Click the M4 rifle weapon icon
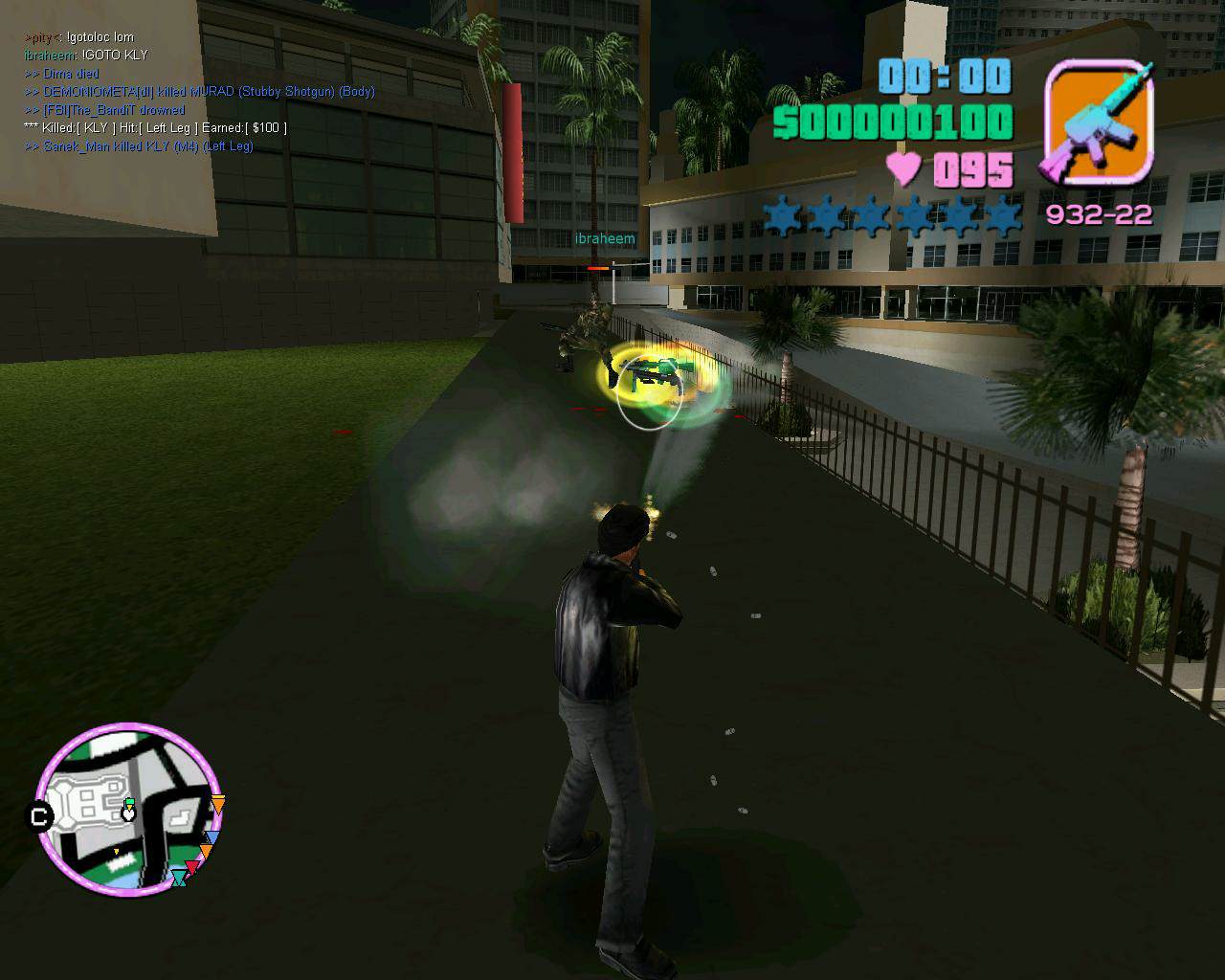Viewport: 1225px width, 980px height. click(x=1099, y=122)
